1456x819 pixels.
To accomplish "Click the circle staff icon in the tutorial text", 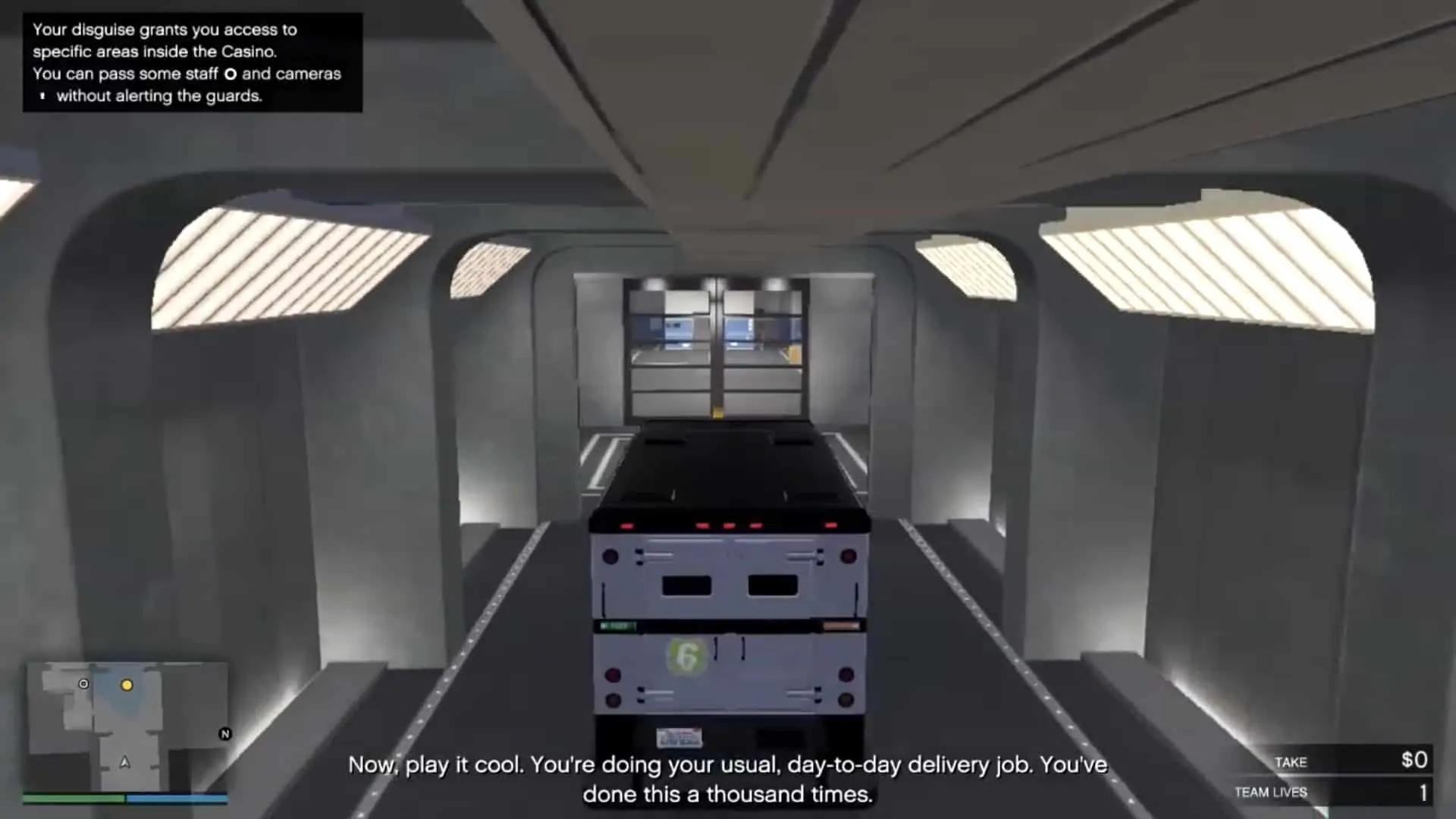I will click(x=231, y=74).
